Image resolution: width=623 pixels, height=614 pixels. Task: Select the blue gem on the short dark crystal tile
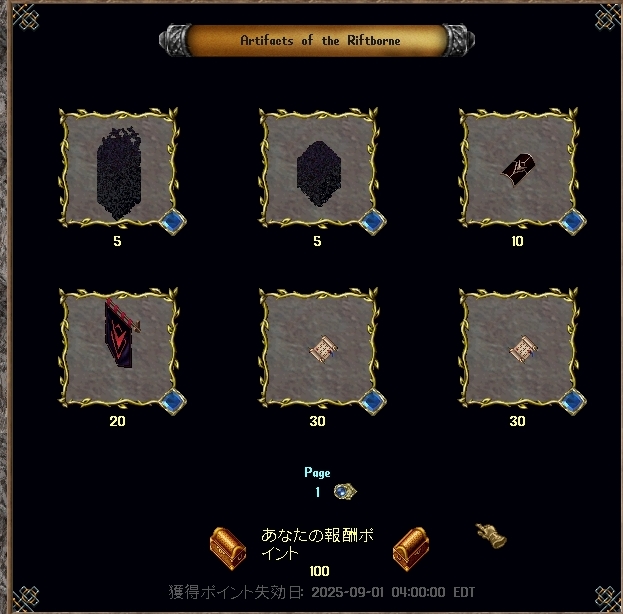pos(372,220)
